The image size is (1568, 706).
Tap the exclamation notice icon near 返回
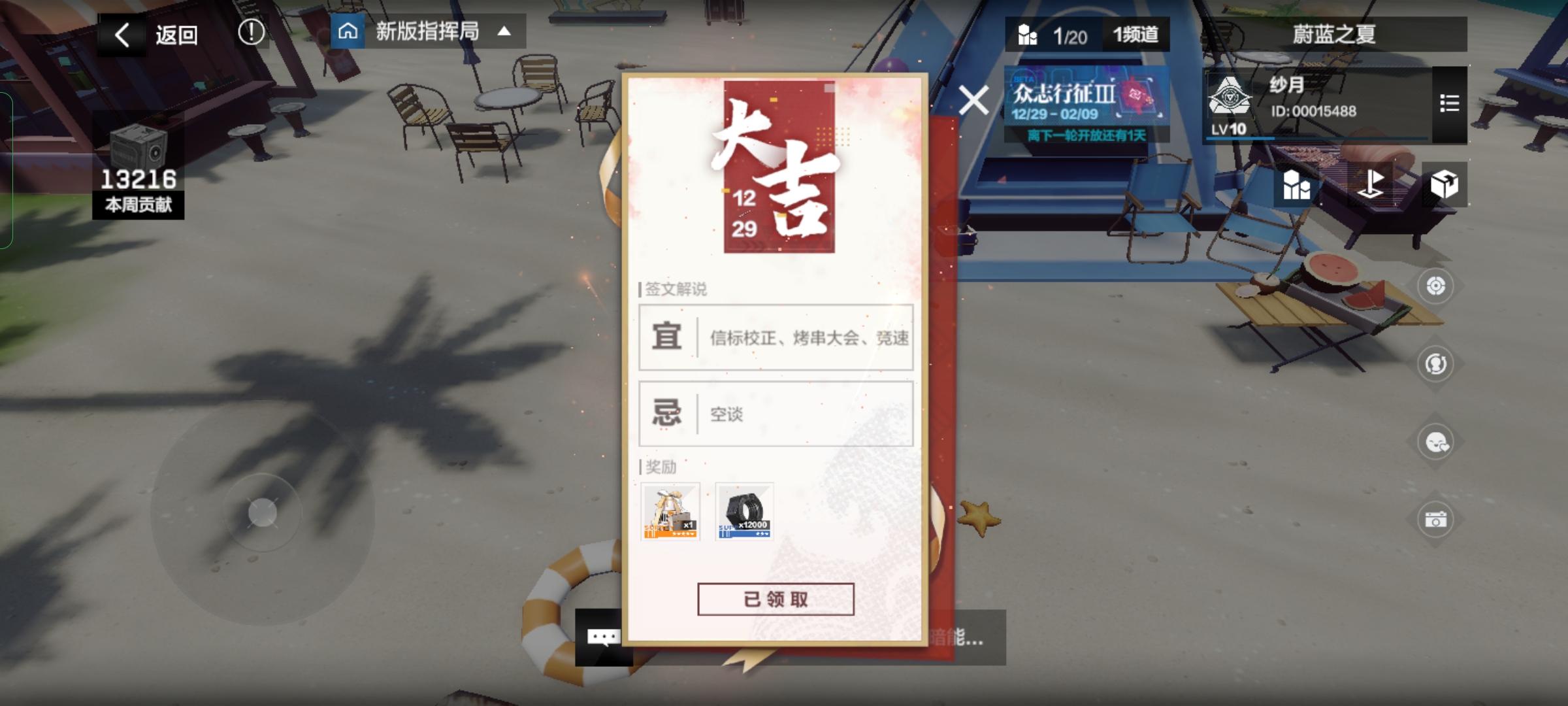tap(252, 31)
